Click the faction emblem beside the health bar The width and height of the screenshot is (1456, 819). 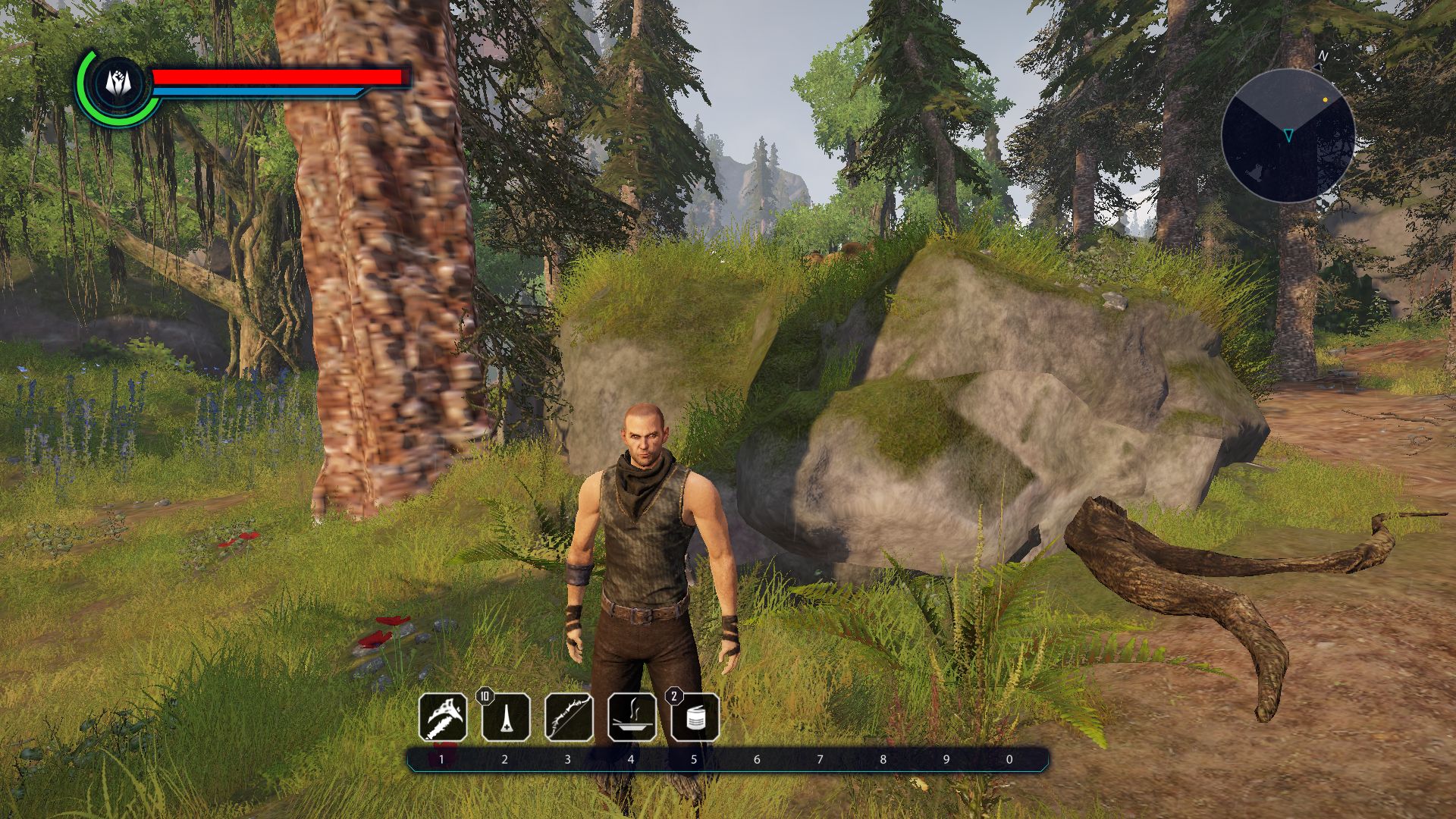[x=119, y=82]
